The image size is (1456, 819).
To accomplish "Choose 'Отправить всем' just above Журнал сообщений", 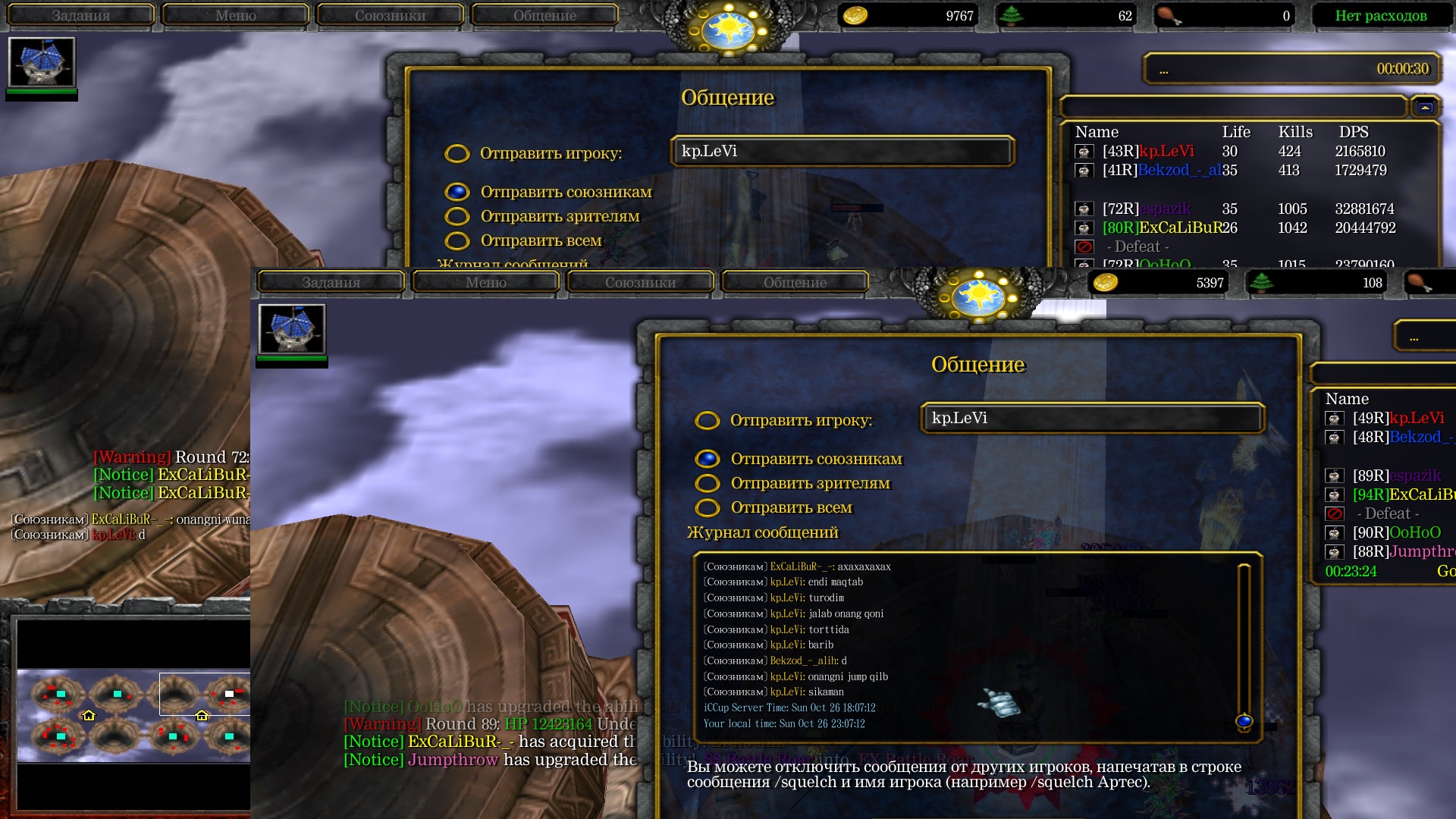I will (x=708, y=507).
